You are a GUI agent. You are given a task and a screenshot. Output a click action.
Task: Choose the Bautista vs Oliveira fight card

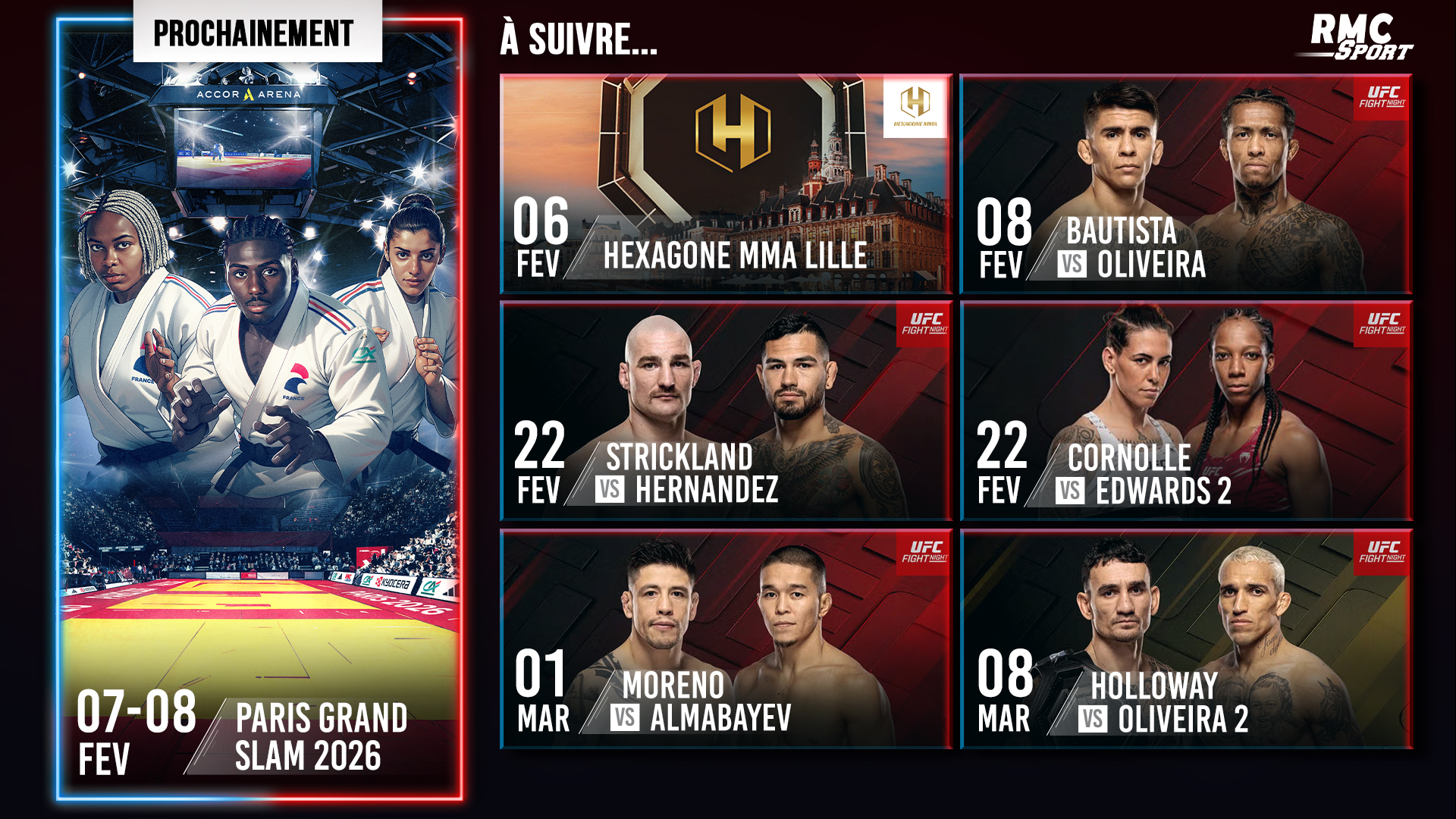1185,184
